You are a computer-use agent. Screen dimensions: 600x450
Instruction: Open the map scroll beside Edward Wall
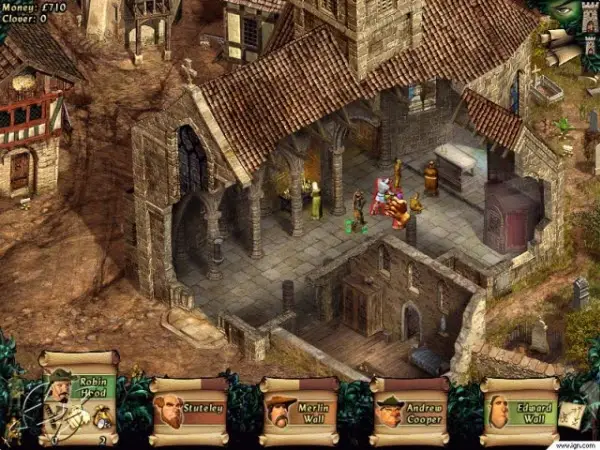coord(571,414)
